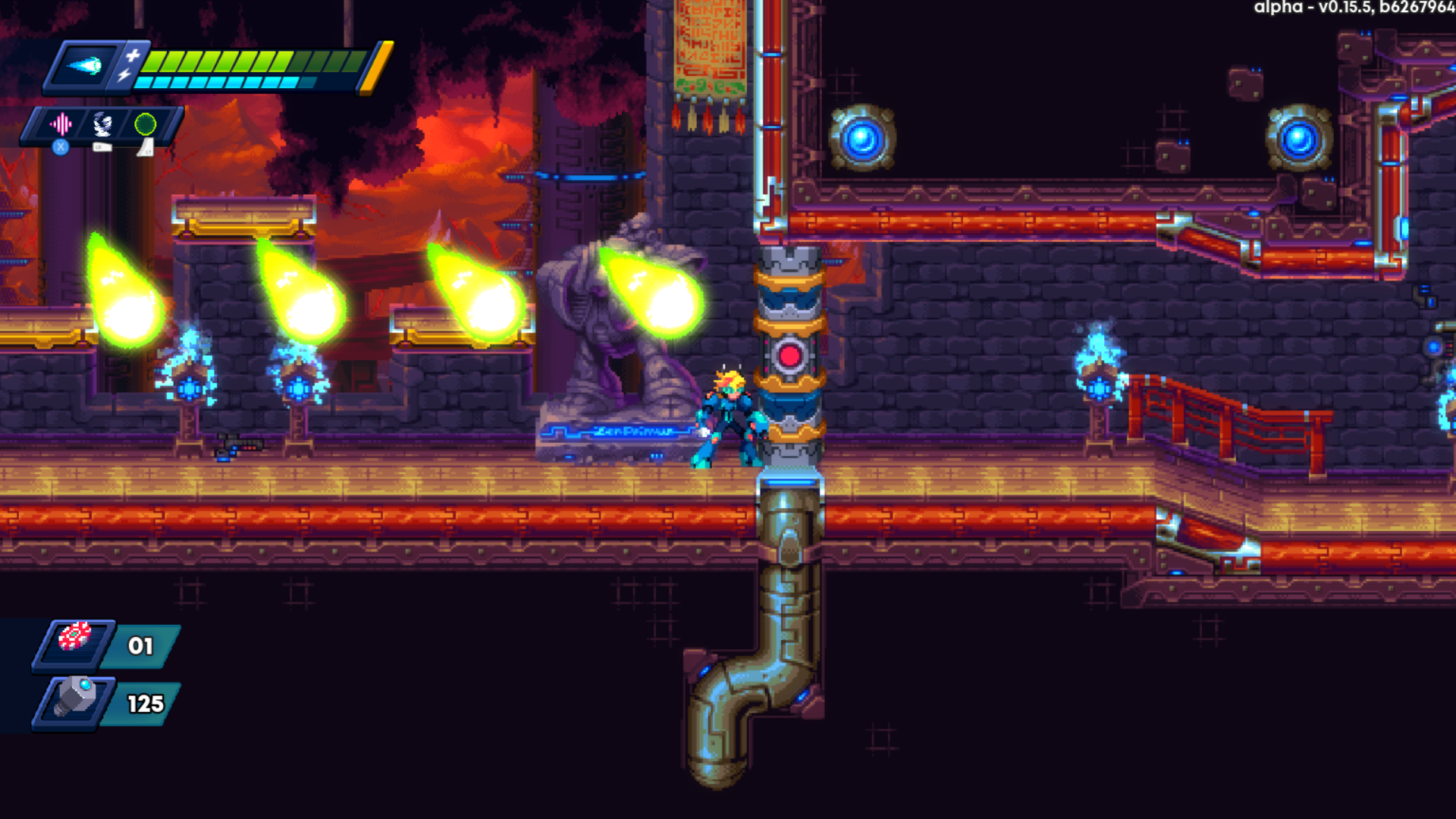This screenshot has width=1456, height=819.
Task: Select the blue buster shot weapon icon
Action: 85,66
